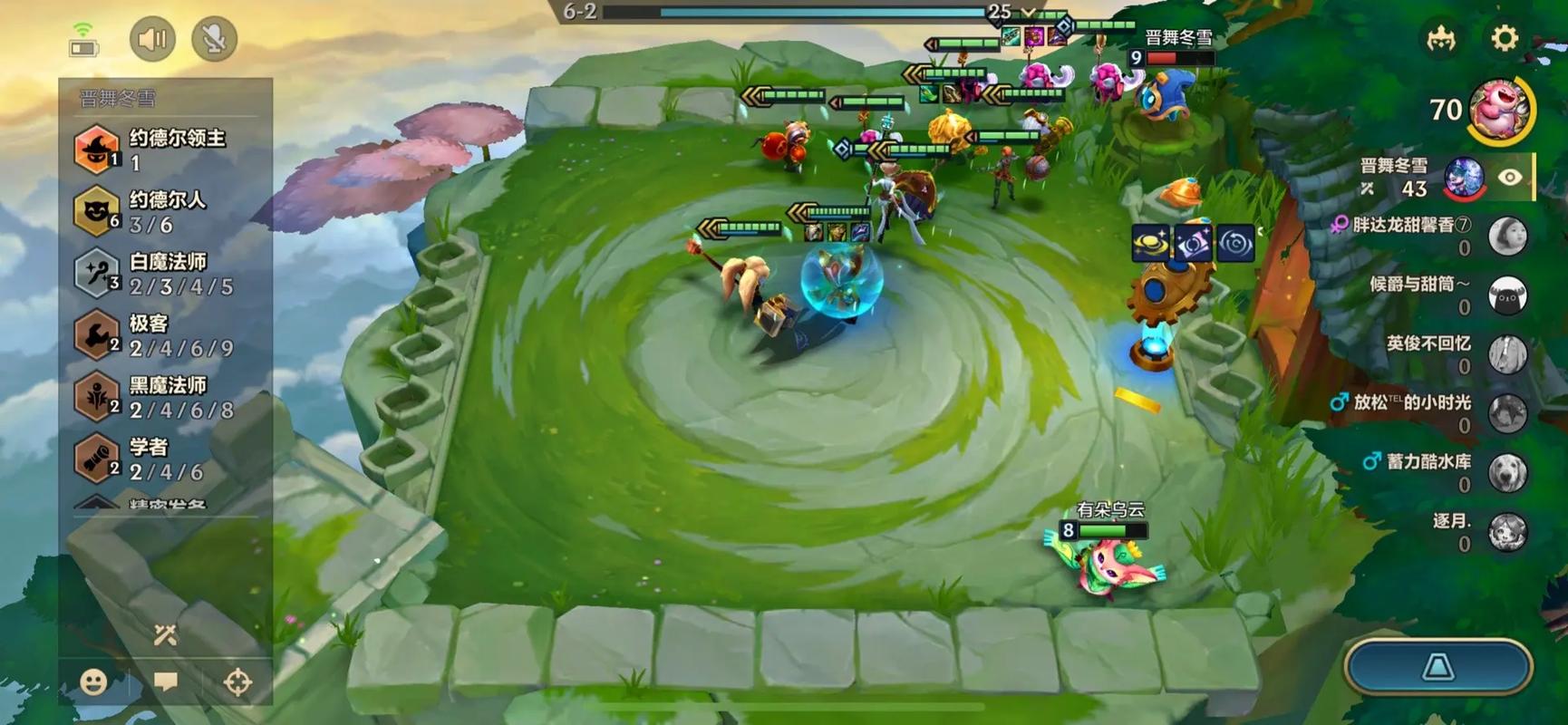This screenshot has height=725, width=1568.
Task: View player 胖达龙甜馨香⑦'s board
Action: pyautogui.click(x=1508, y=236)
